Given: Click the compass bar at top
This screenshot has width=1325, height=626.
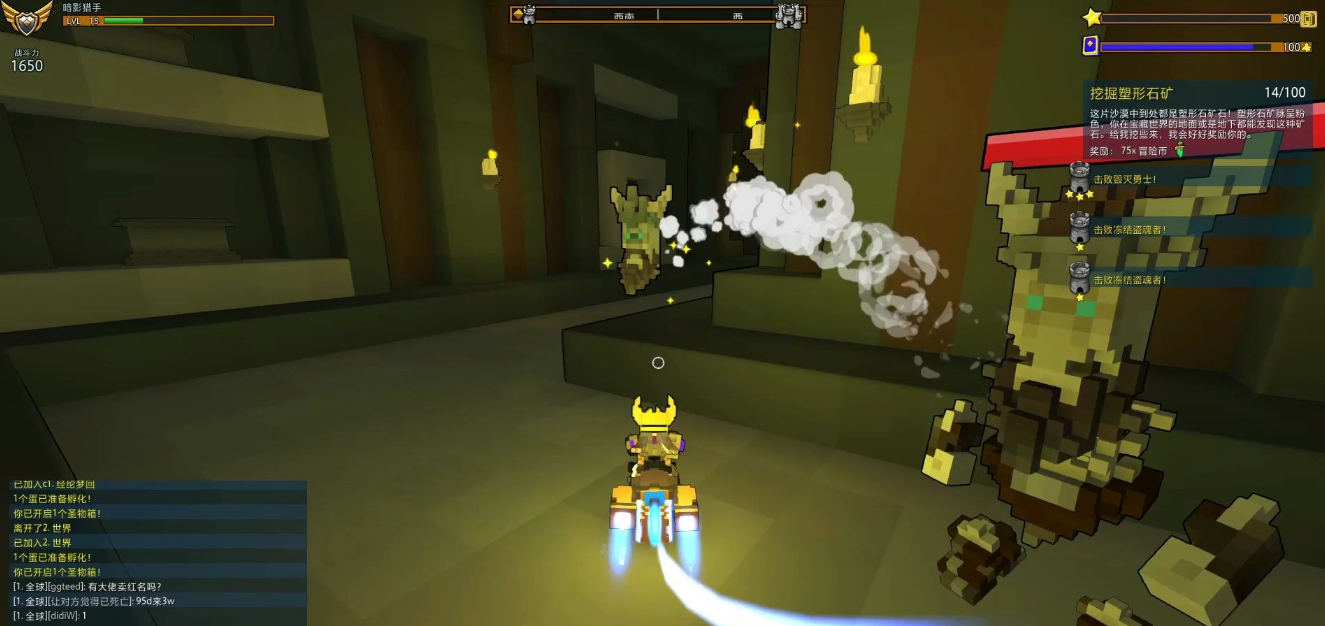Looking at the screenshot, I should [x=658, y=14].
